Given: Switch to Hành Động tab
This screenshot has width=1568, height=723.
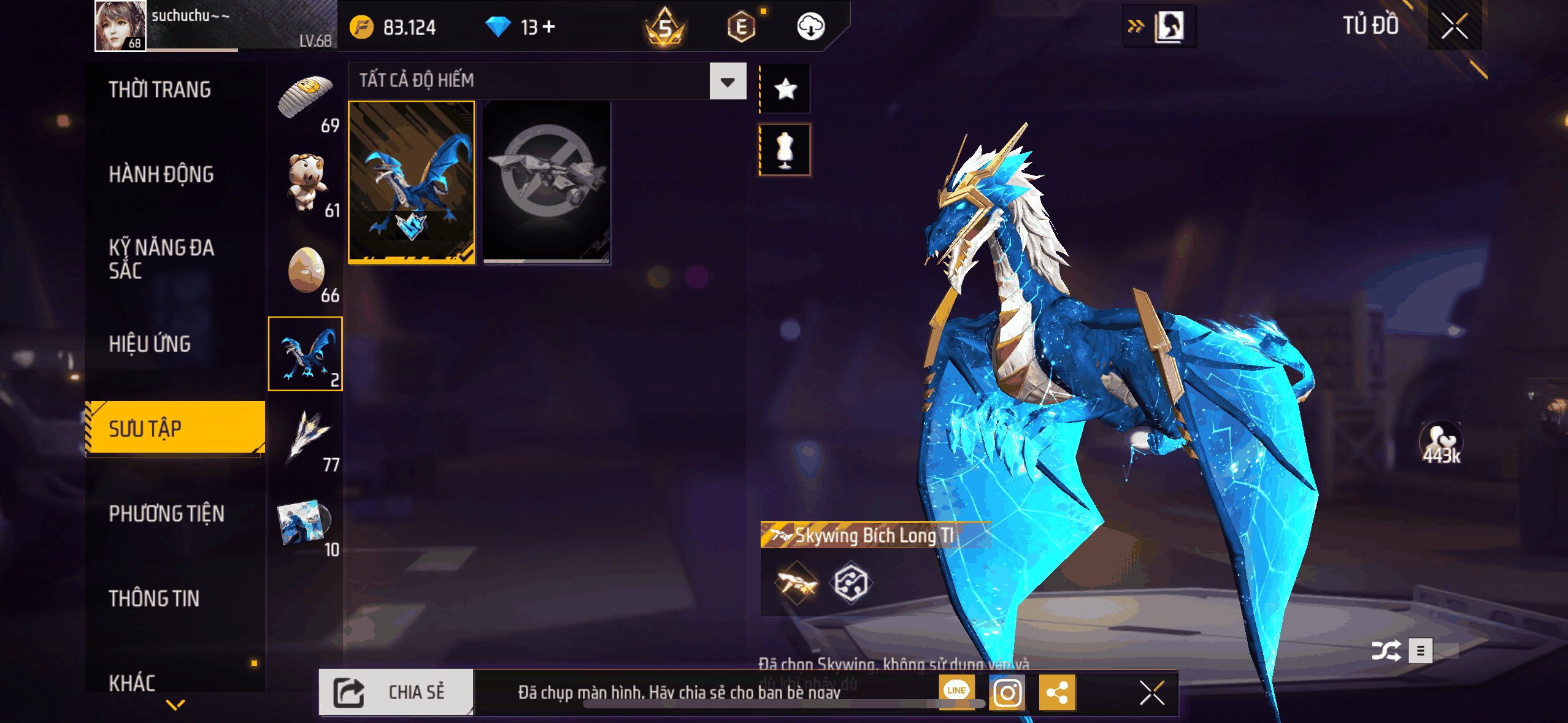Looking at the screenshot, I should [161, 175].
